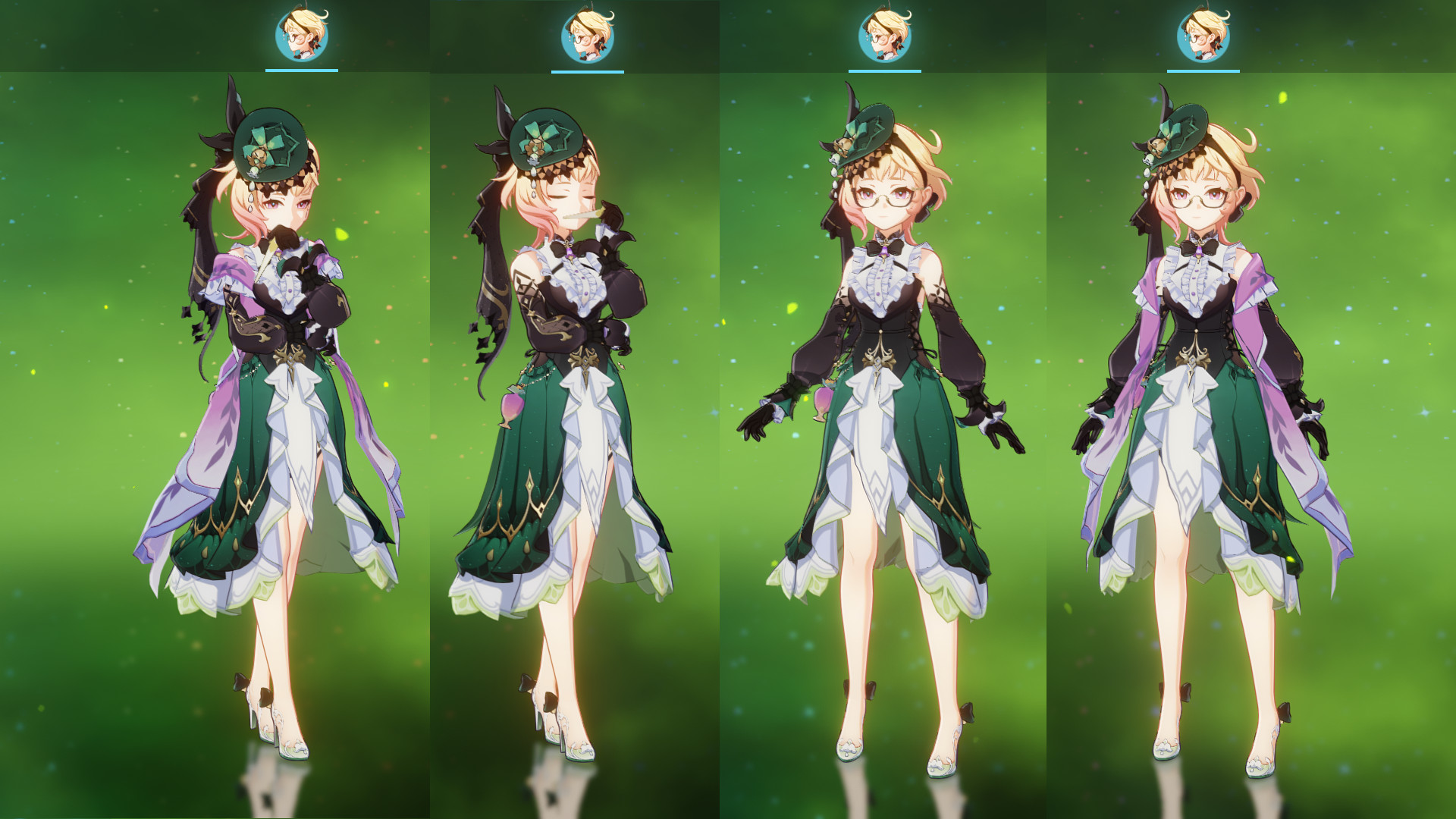Select the character portrait icon in the fourth panel
Screen dimensions: 1456x819
pos(1203,32)
